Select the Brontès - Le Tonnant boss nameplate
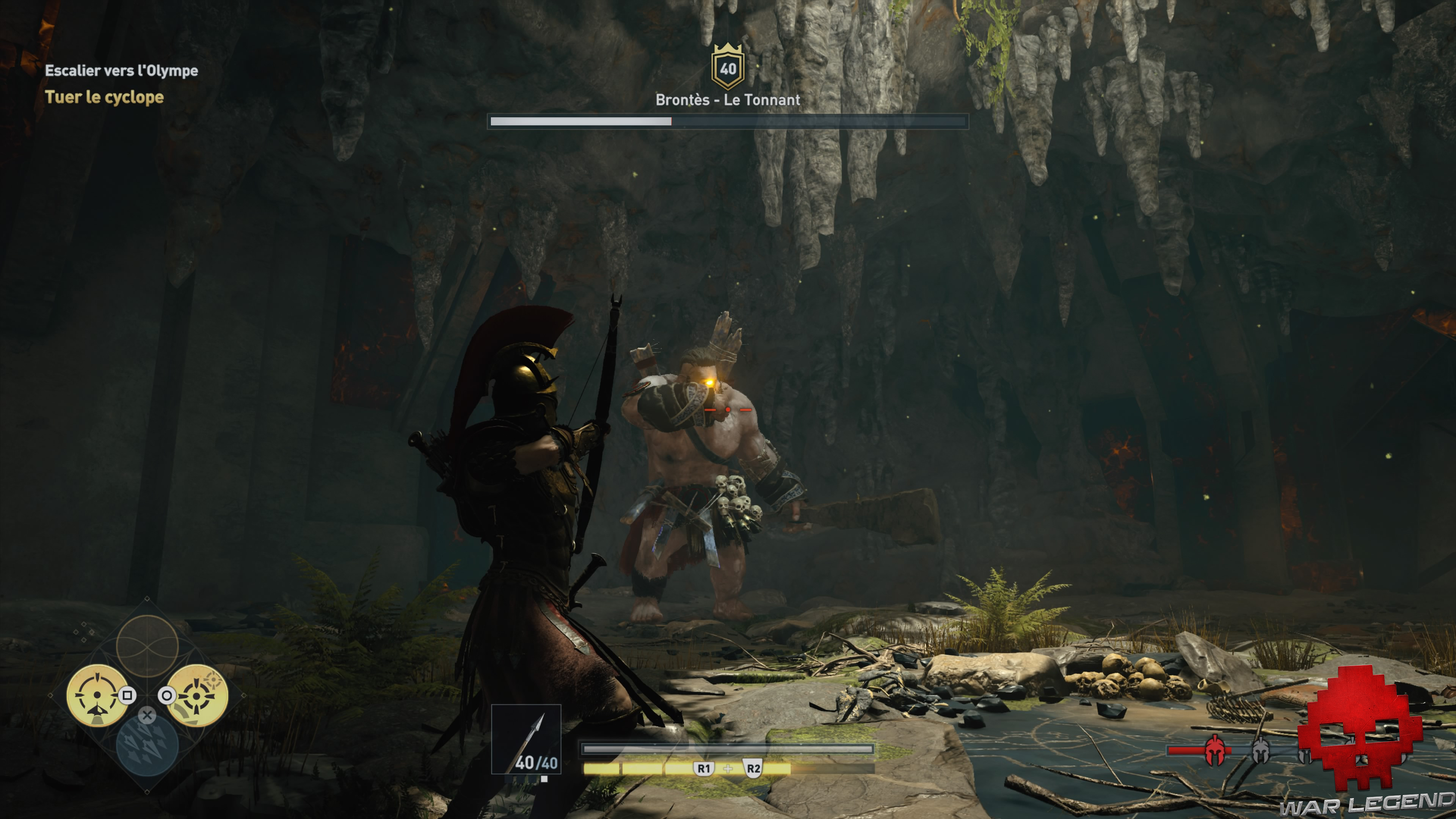 coord(728,101)
